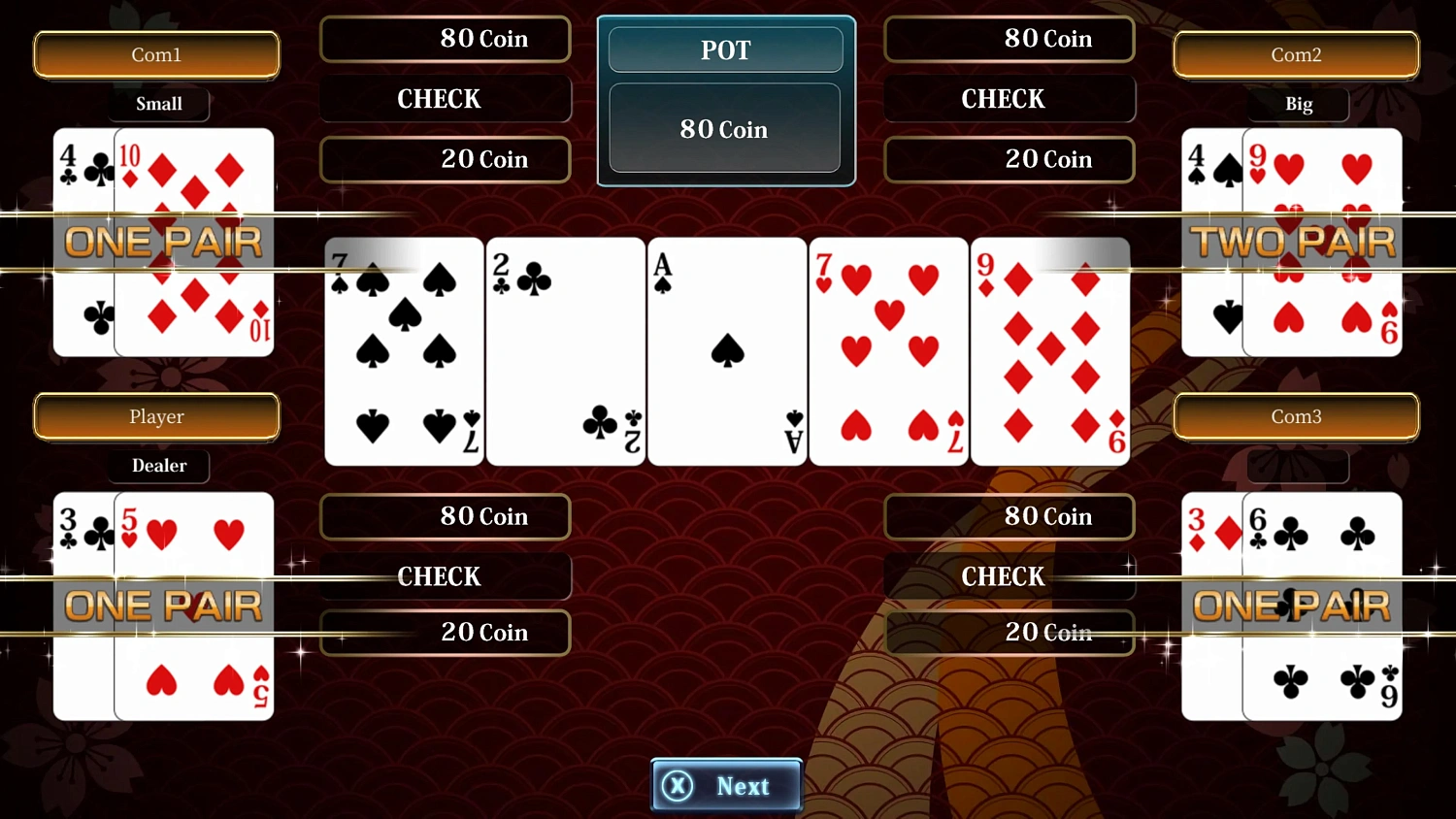The image size is (1456, 819).
Task: Click Com1's 10 of diamonds card
Action: click(x=194, y=241)
